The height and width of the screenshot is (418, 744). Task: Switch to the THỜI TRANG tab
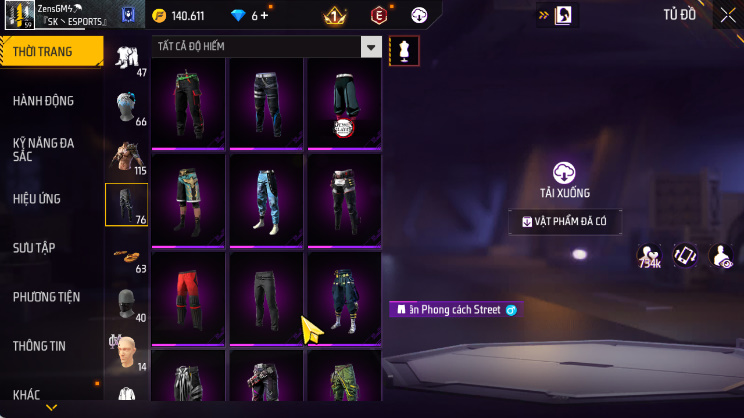pos(50,51)
